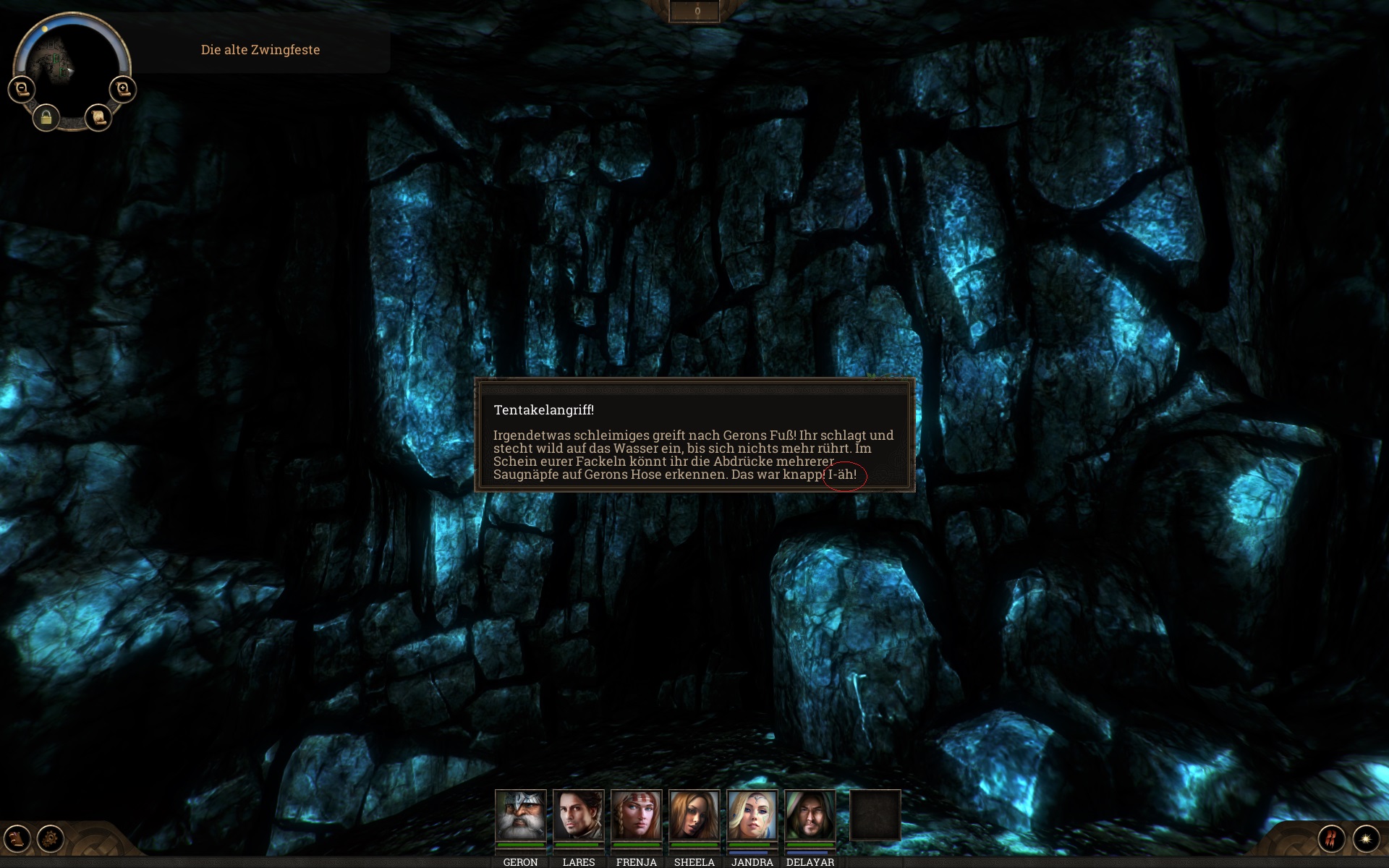Choose Delayar's portrait

pos(810,815)
